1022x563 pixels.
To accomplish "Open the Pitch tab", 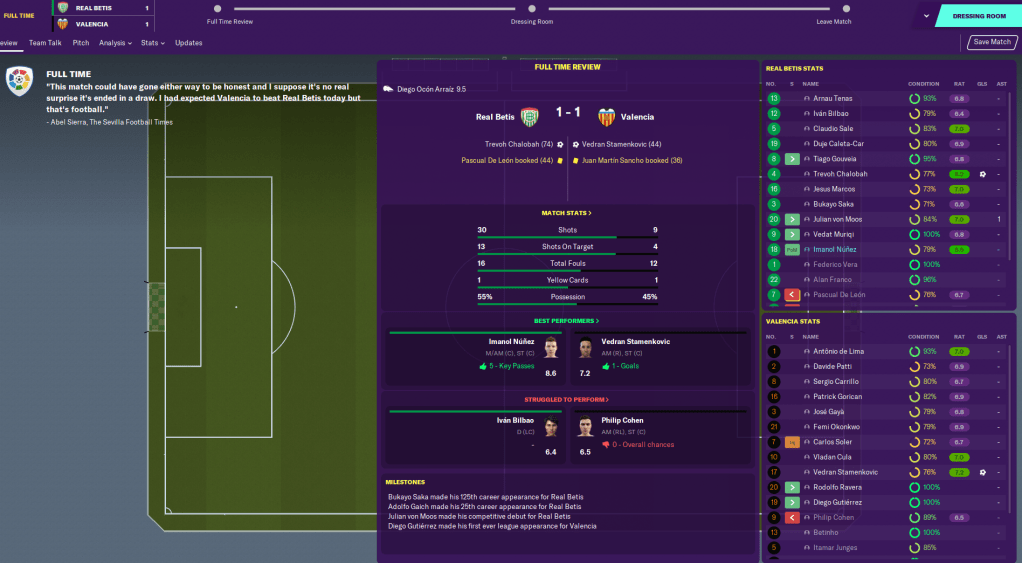I will tap(81, 43).
